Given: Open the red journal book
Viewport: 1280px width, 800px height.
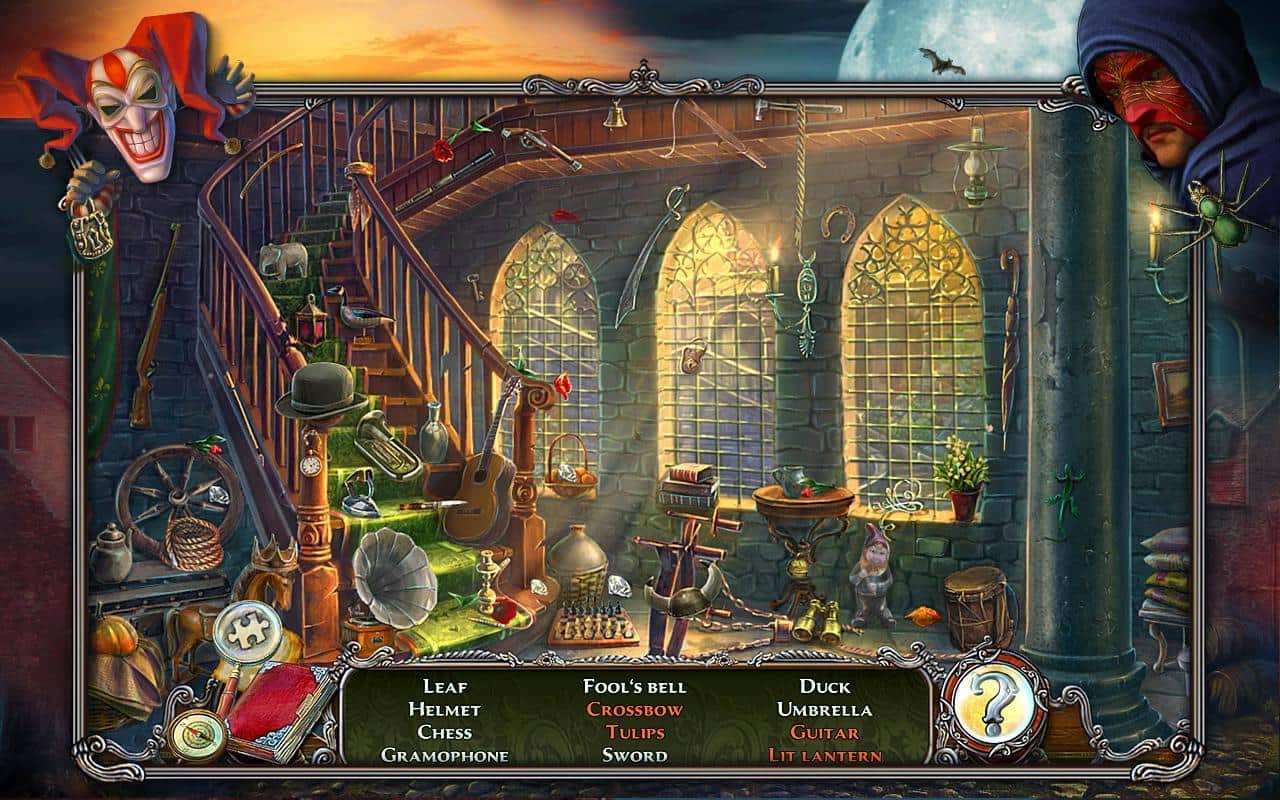Looking at the screenshot, I should pyautogui.click(x=279, y=709).
